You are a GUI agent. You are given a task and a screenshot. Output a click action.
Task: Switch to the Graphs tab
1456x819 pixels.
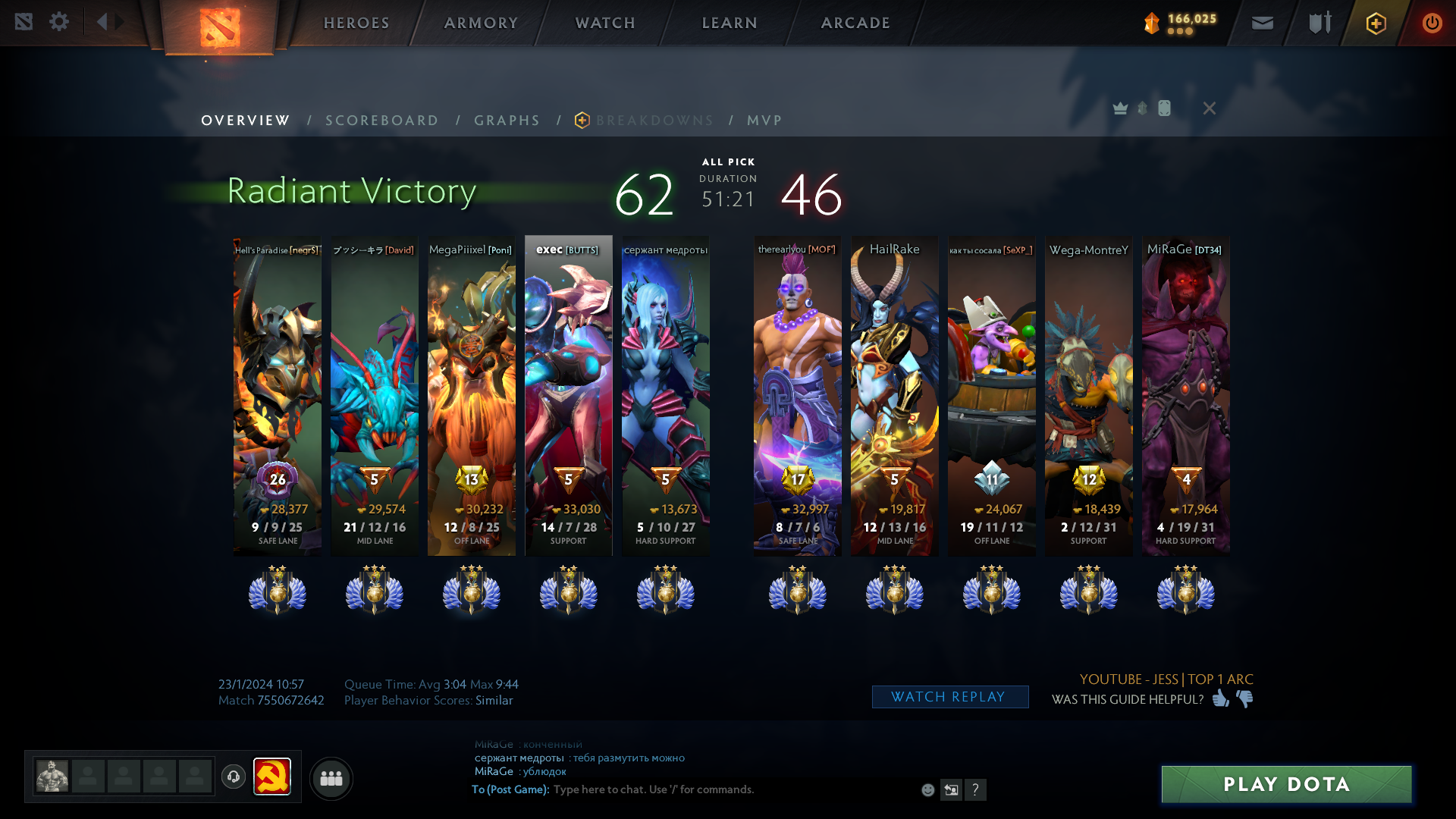coord(507,121)
